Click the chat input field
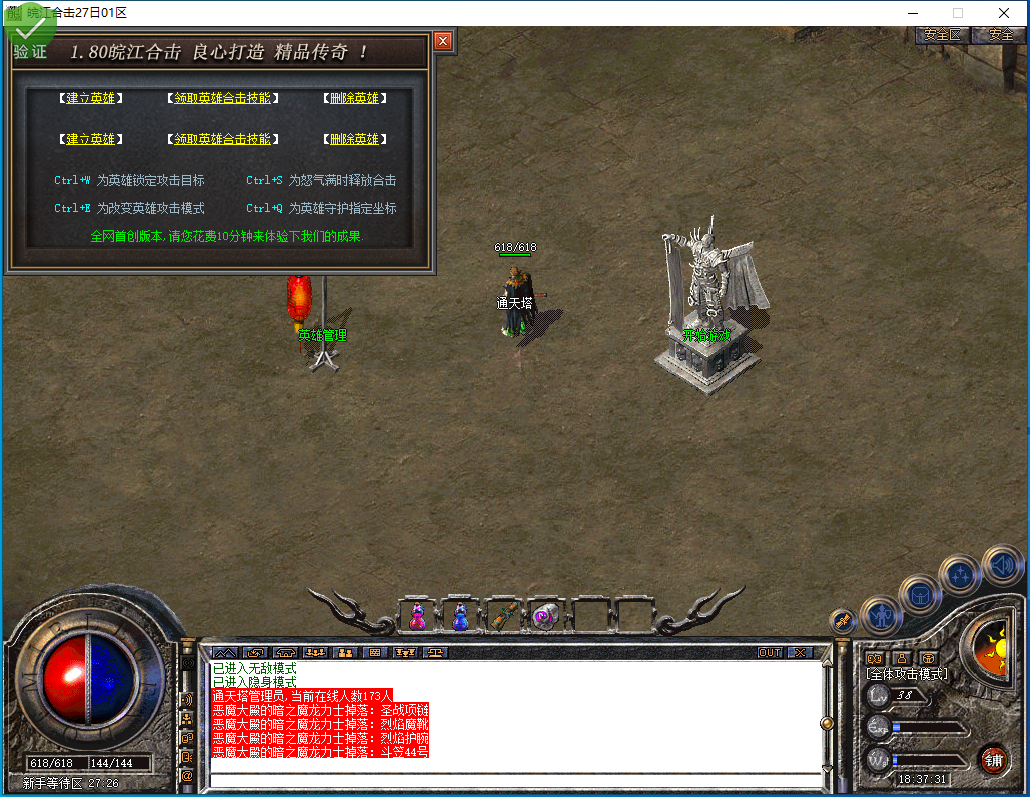 pos(515,779)
